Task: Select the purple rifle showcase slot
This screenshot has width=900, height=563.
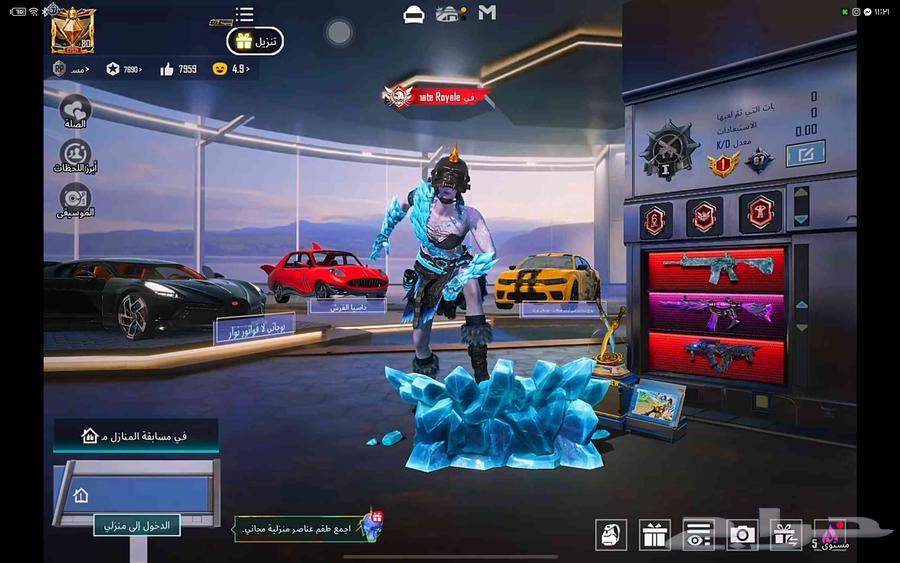Action: pyautogui.click(x=717, y=309)
